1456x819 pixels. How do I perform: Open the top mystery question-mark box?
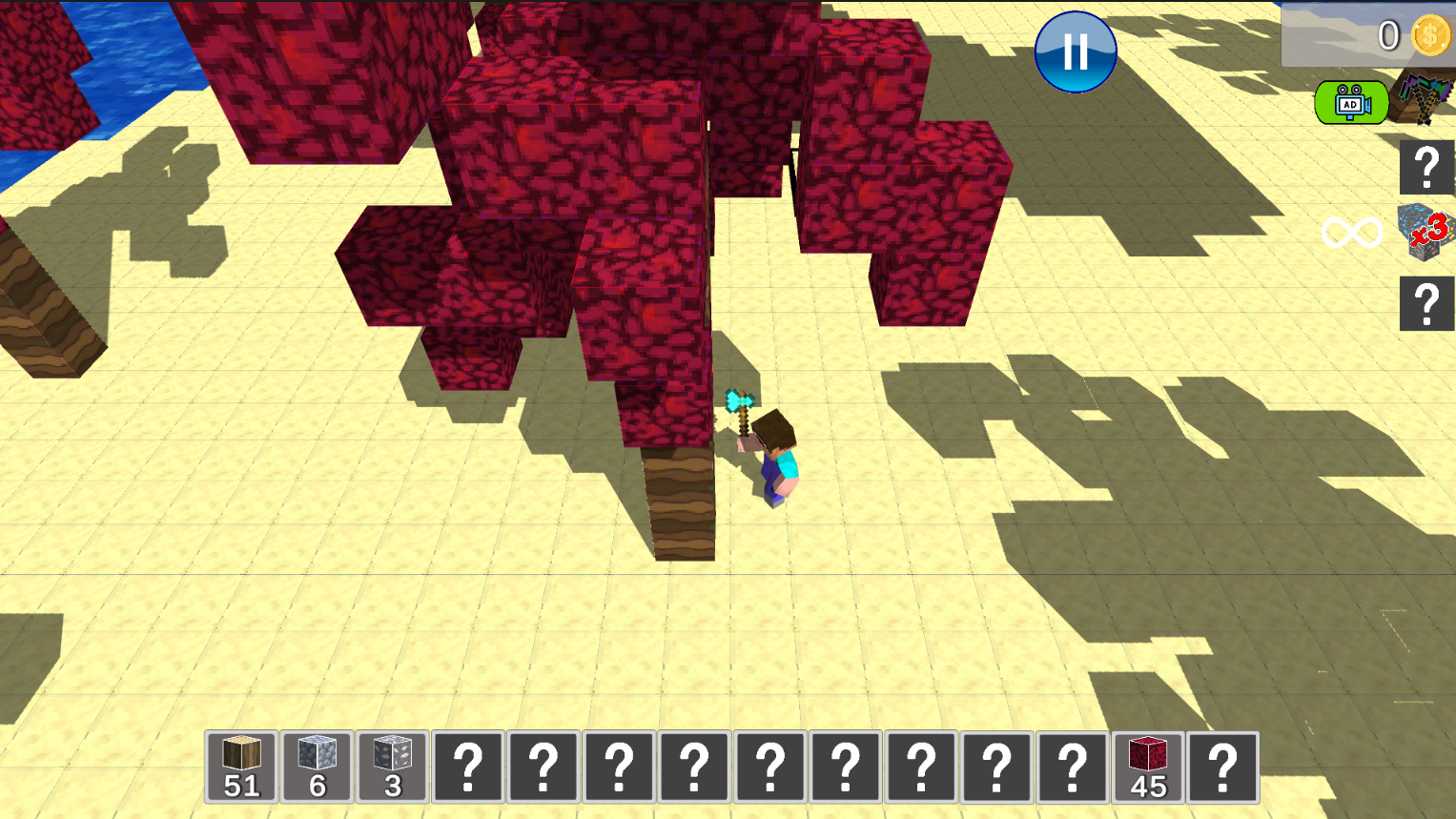(x=1426, y=167)
